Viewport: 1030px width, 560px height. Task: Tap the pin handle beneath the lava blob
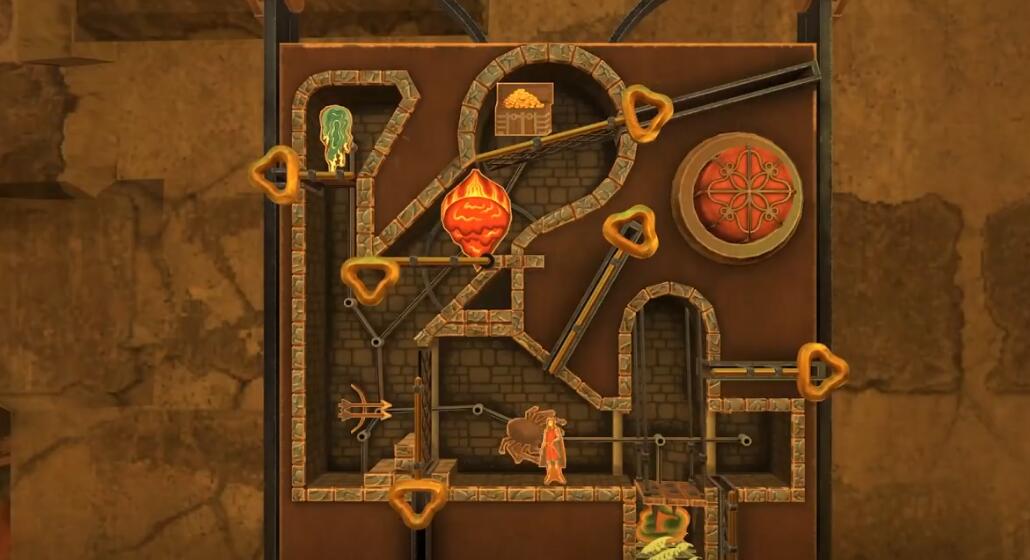click(x=369, y=279)
